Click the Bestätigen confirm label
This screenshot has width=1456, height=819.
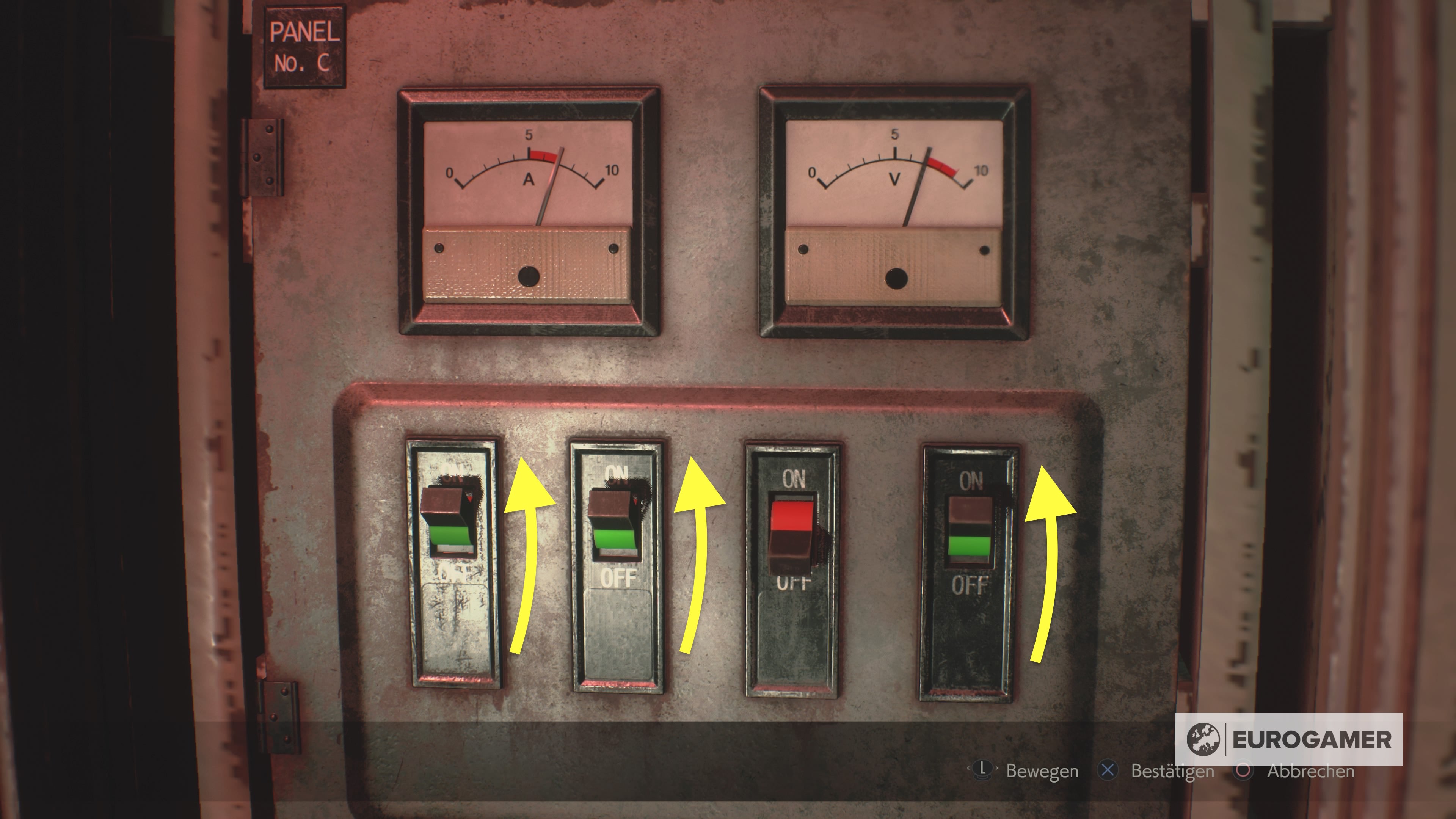point(1173,771)
